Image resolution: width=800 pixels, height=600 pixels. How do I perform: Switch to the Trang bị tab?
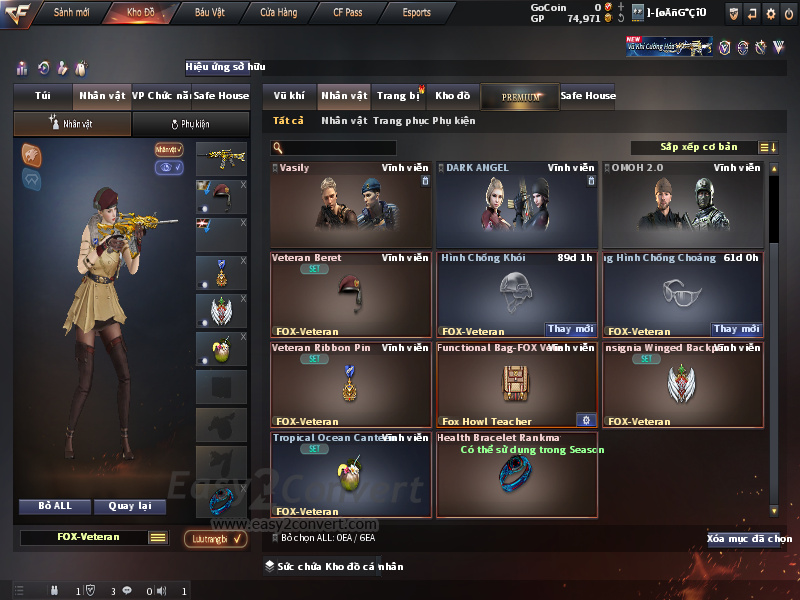398,96
